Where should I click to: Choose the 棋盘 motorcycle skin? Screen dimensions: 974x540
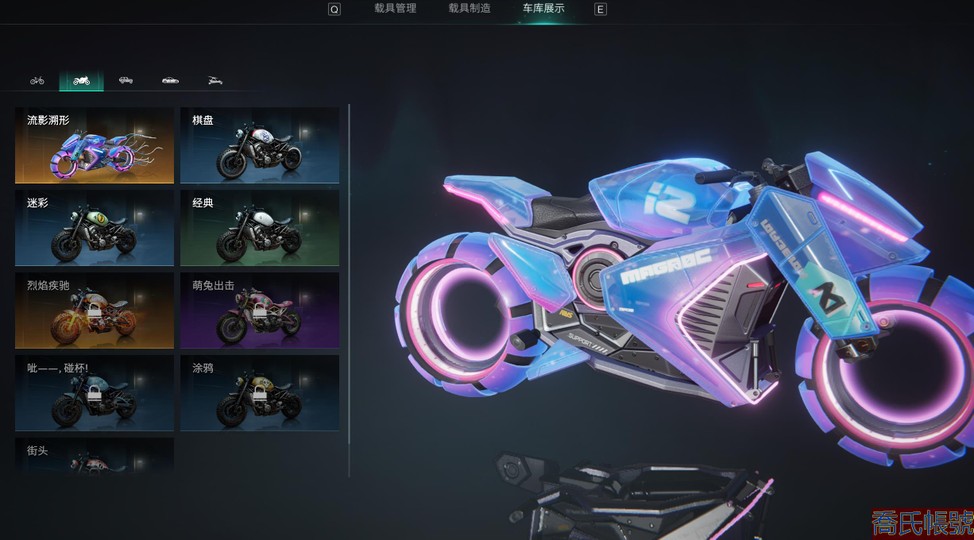click(x=260, y=146)
